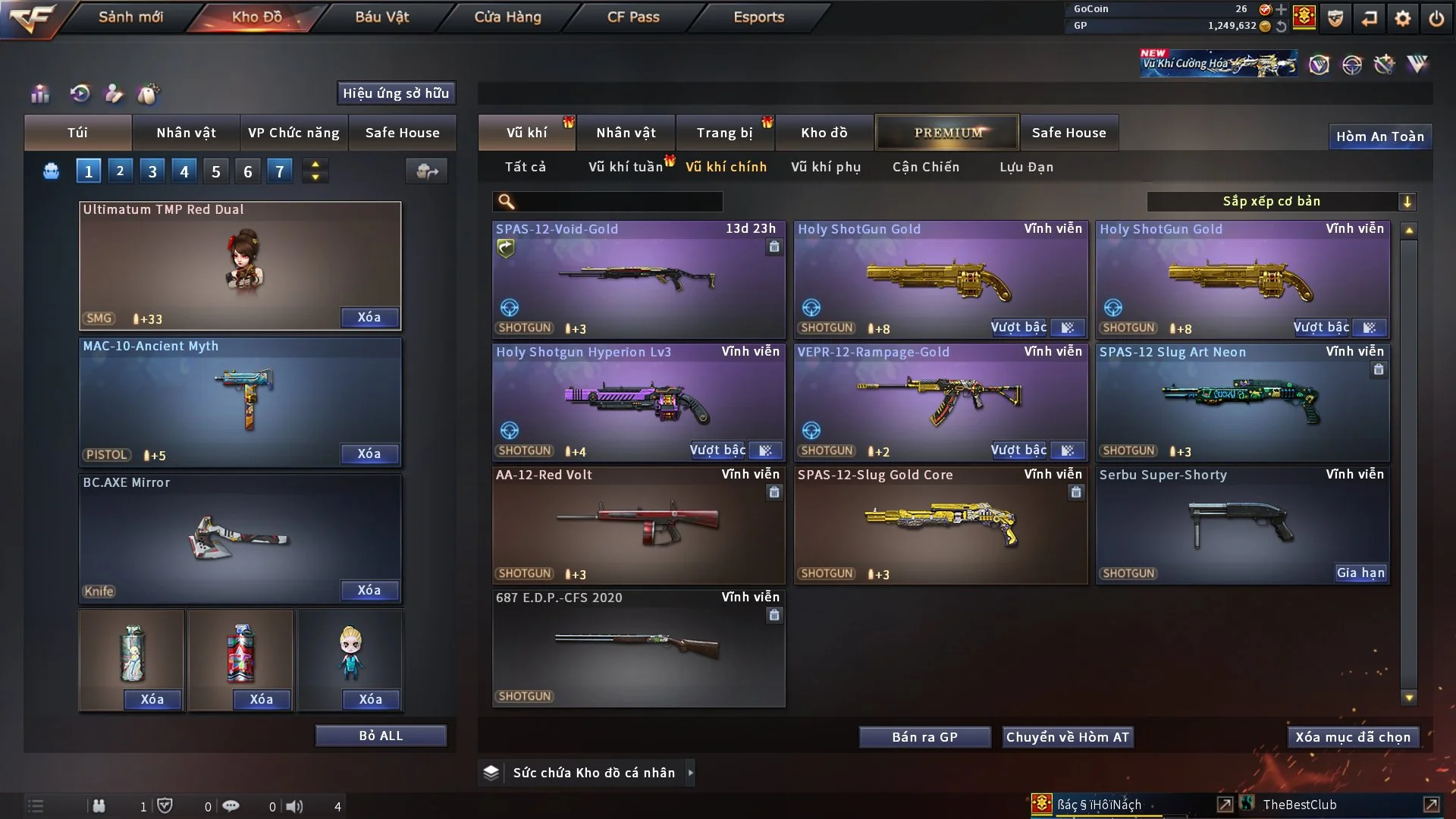Select the character edit icon above the inventory
This screenshot has height=819, width=1456.
pos(114,93)
